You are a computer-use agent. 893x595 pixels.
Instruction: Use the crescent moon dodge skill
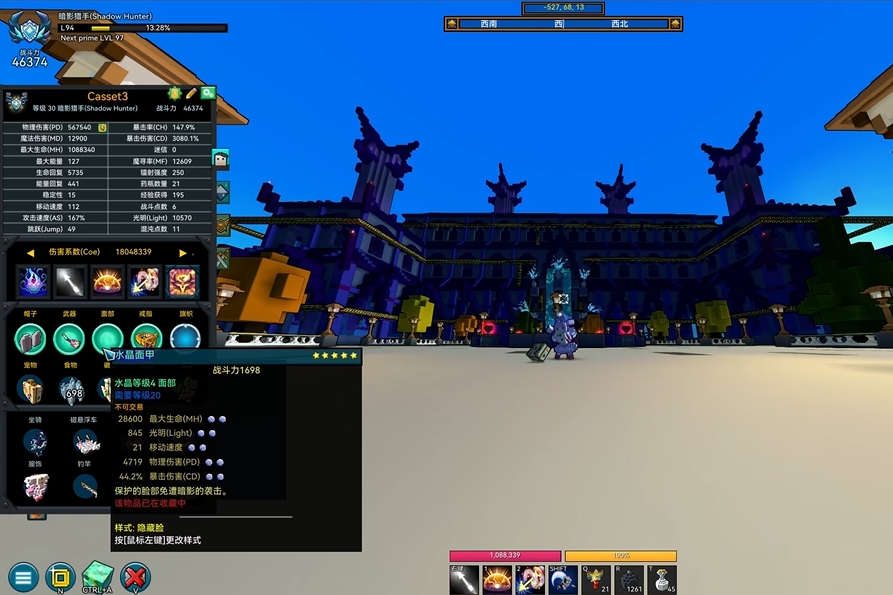[x=562, y=579]
